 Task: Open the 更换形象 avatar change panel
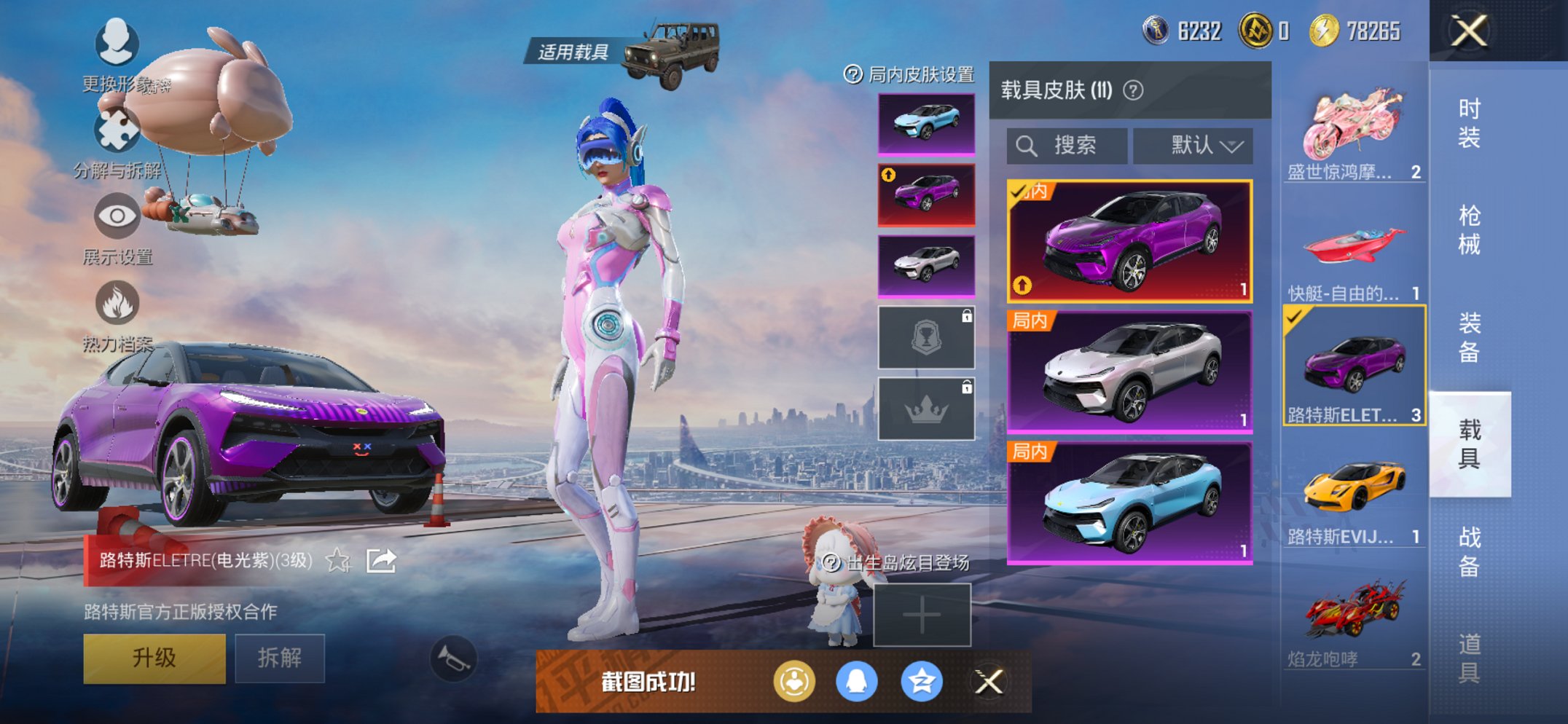tap(117, 45)
